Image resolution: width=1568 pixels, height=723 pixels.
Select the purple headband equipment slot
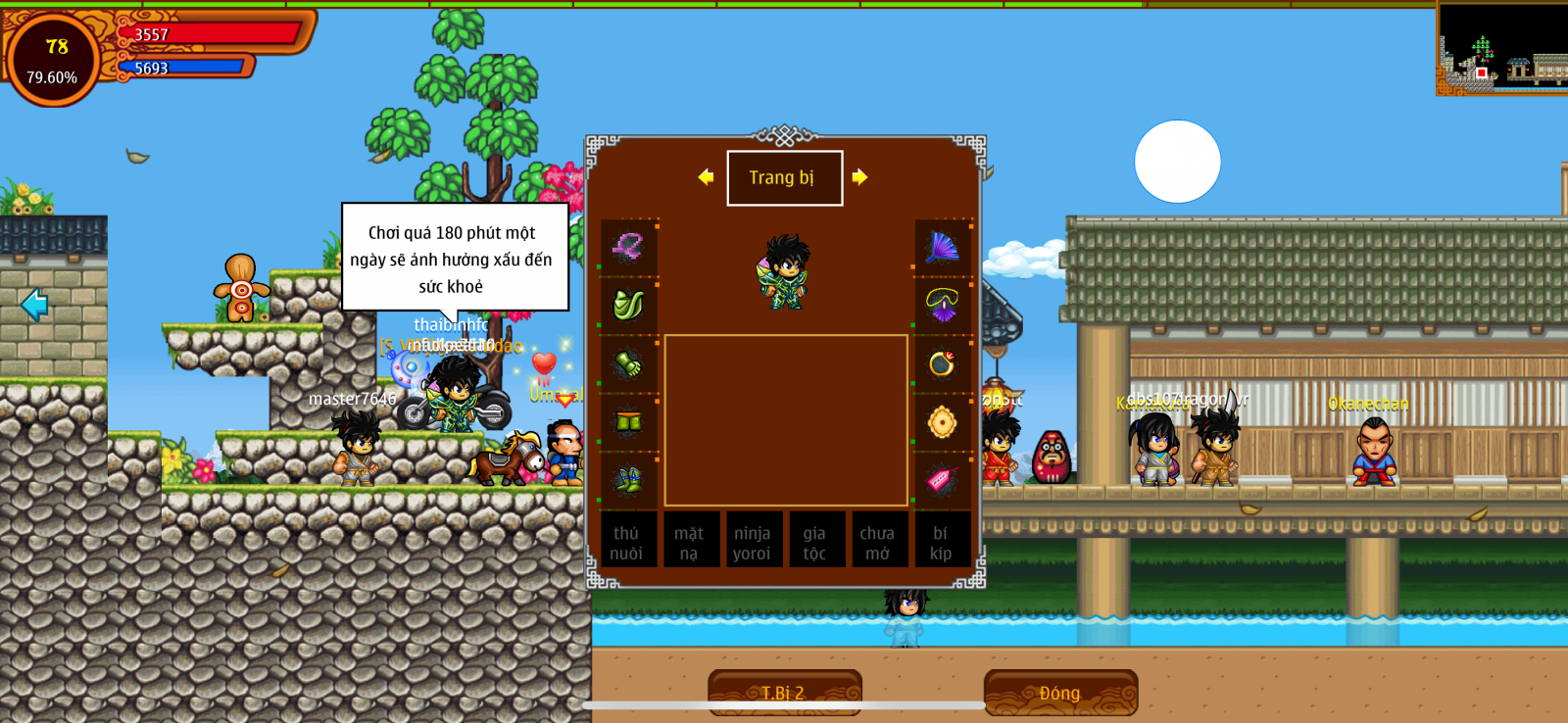[x=628, y=247]
